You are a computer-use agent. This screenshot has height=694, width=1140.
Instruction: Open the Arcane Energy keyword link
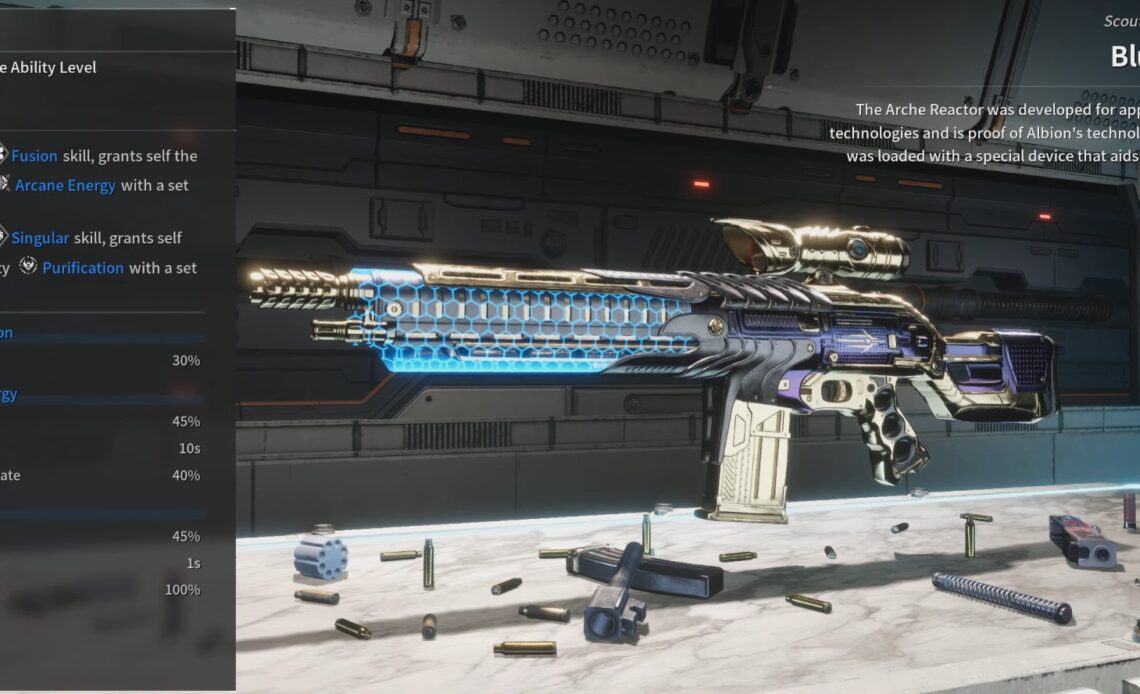click(65, 185)
